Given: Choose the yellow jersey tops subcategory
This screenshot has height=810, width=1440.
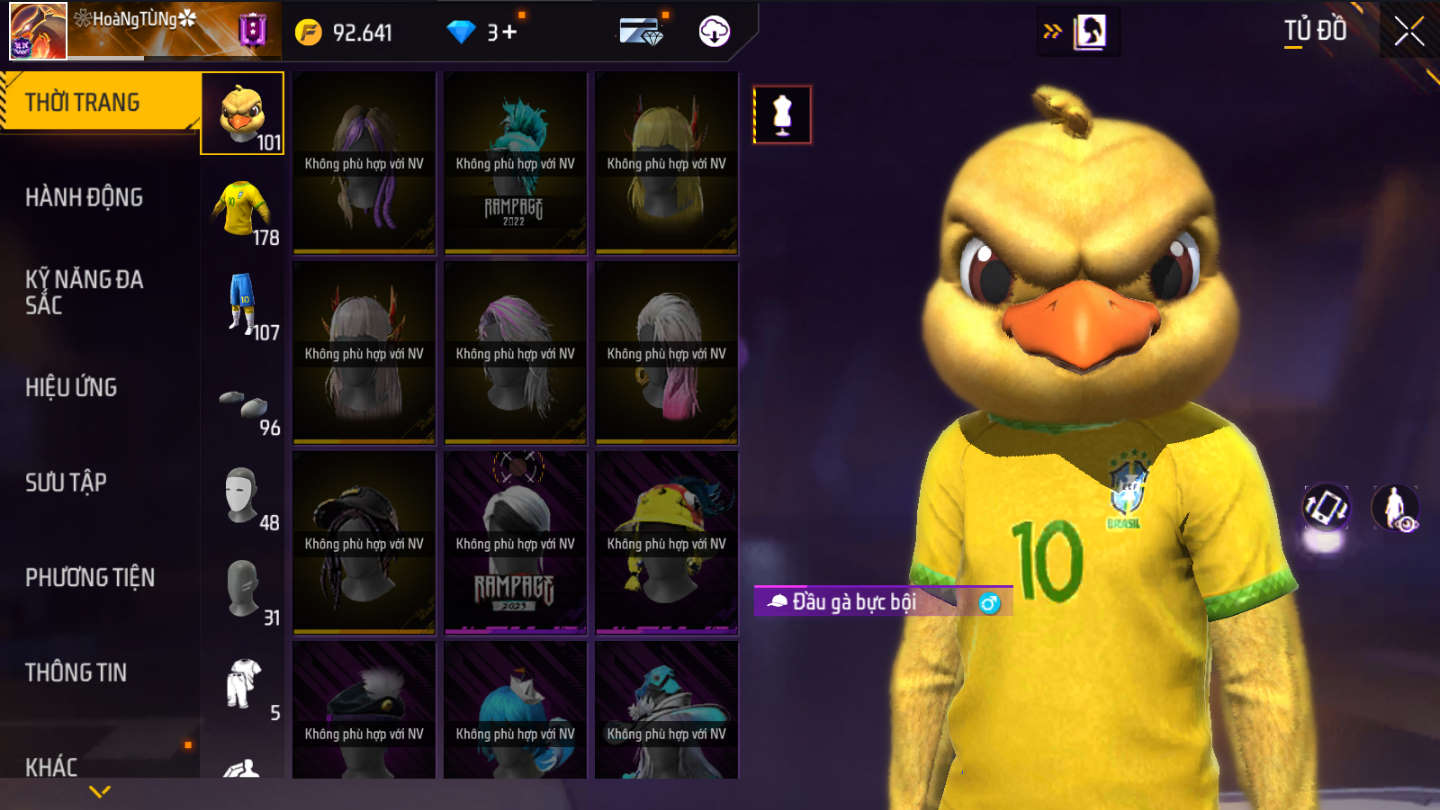Looking at the screenshot, I should pyautogui.click(x=242, y=208).
